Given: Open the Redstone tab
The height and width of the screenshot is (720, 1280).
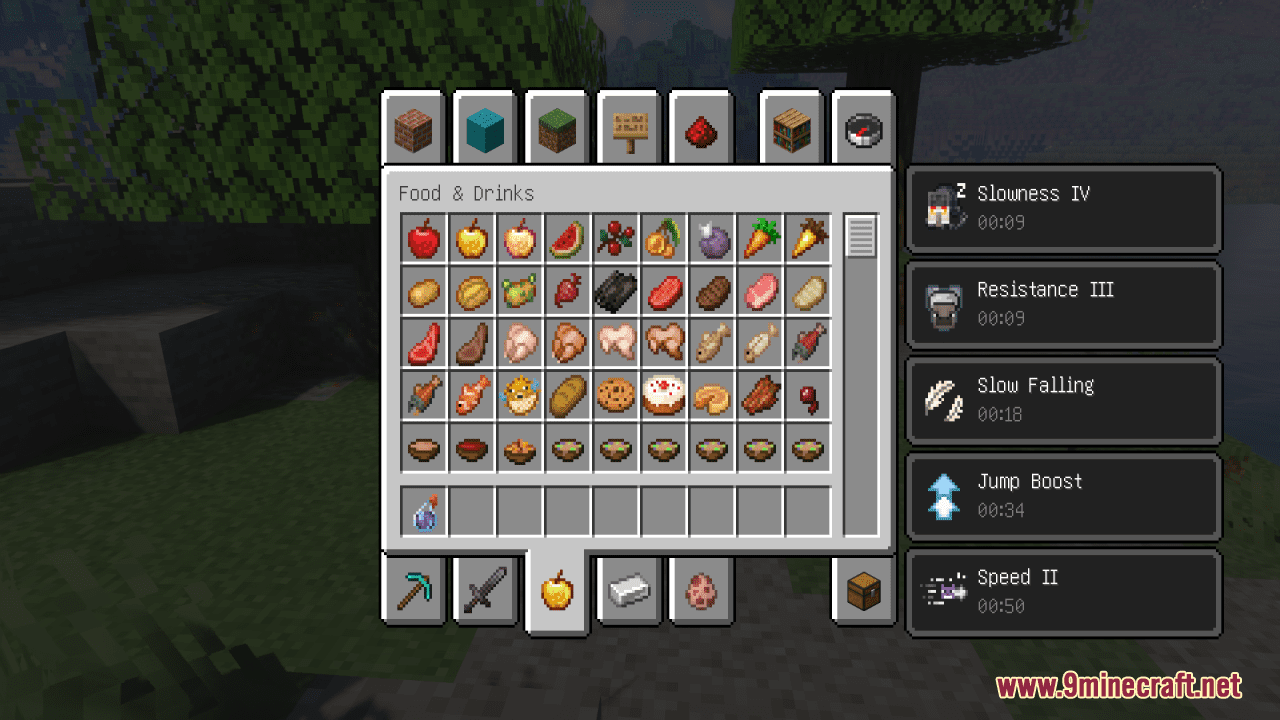Looking at the screenshot, I should click(x=701, y=129).
